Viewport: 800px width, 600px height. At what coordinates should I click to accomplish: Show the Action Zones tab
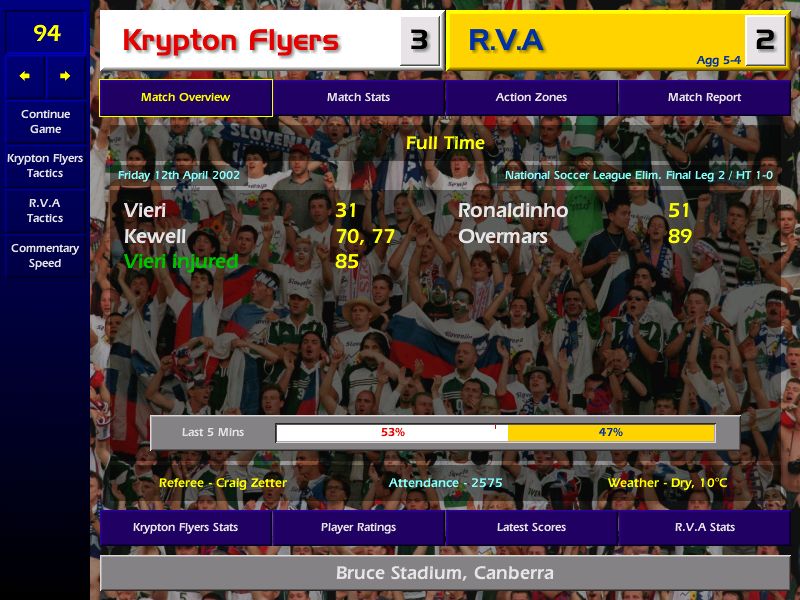pyautogui.click(x=531, y=98)
